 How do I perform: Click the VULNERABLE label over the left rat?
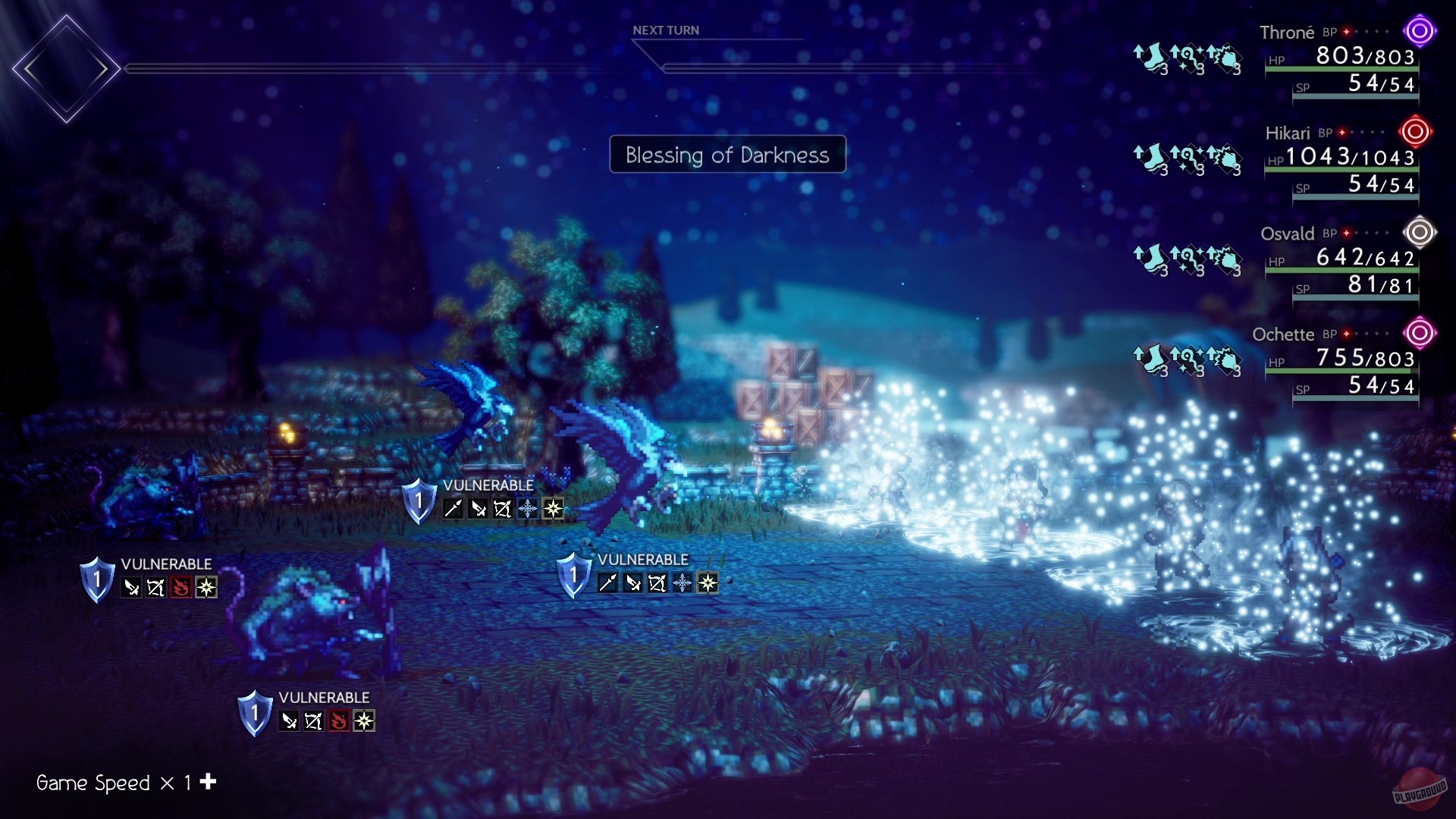(166, 564)
